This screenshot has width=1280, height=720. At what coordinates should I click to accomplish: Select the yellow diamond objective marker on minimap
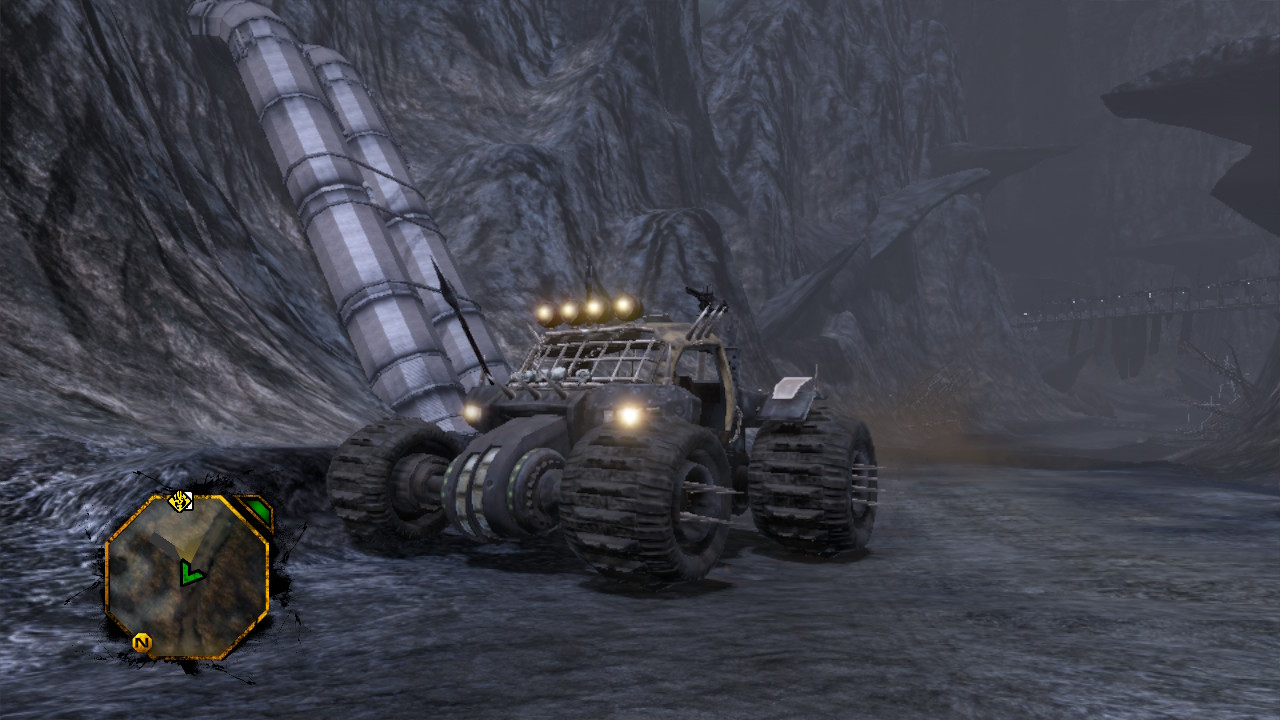[180, 500]
